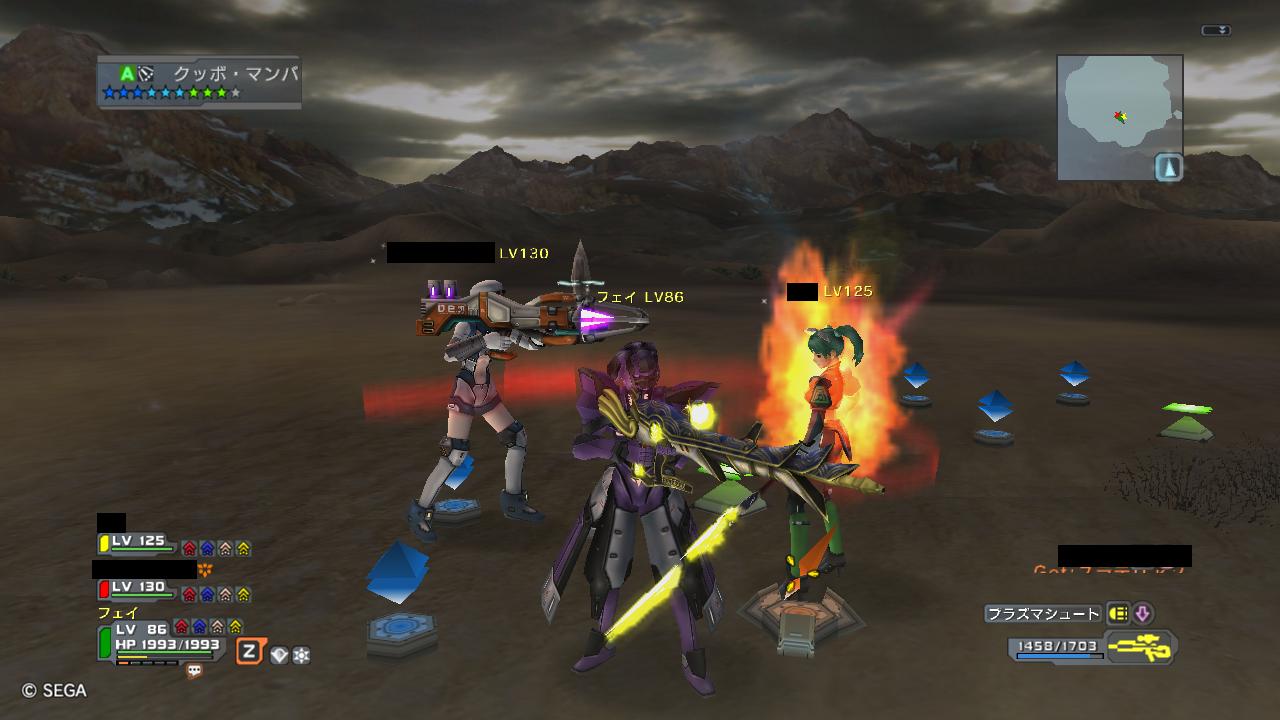Select the yellow rifle weapon icon
This screenshot has width=1280, height=720.
tap(1142, 647)
